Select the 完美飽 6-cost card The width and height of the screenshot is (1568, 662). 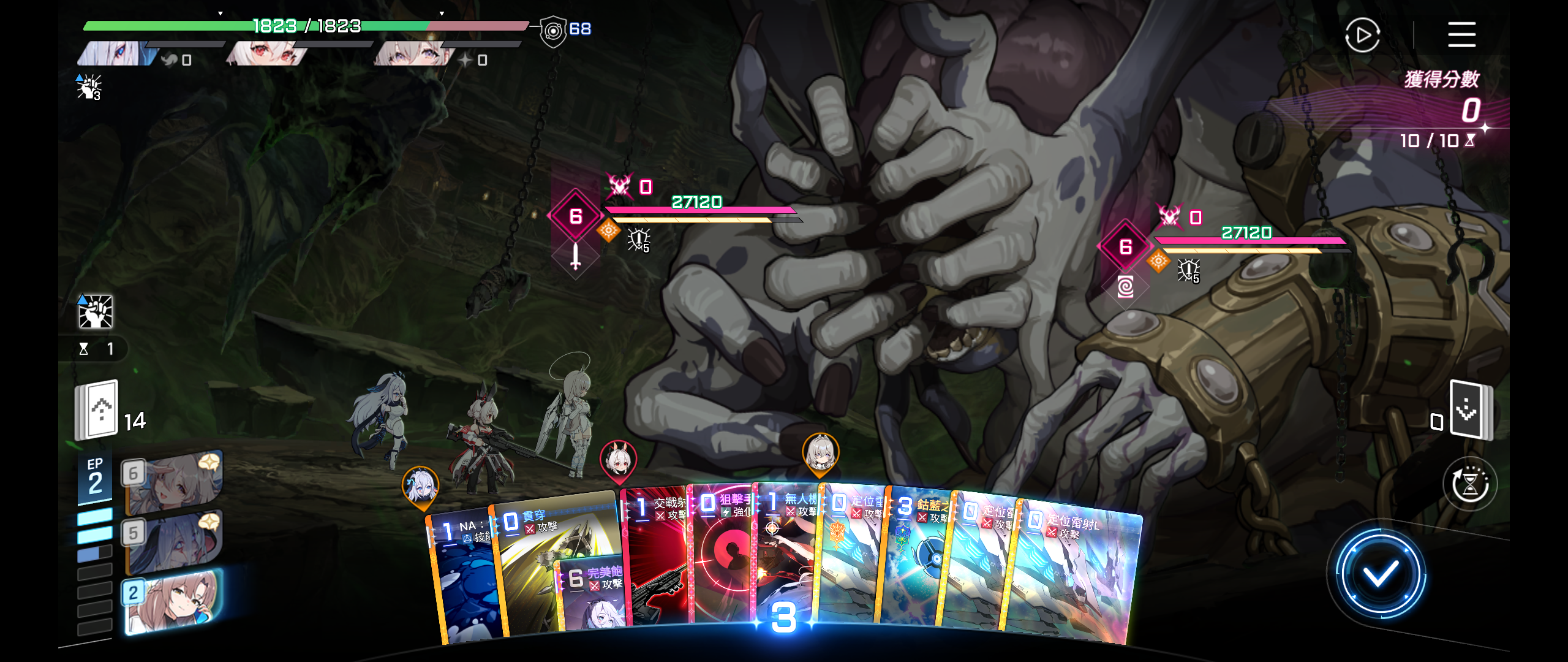(x=591, y=595)
